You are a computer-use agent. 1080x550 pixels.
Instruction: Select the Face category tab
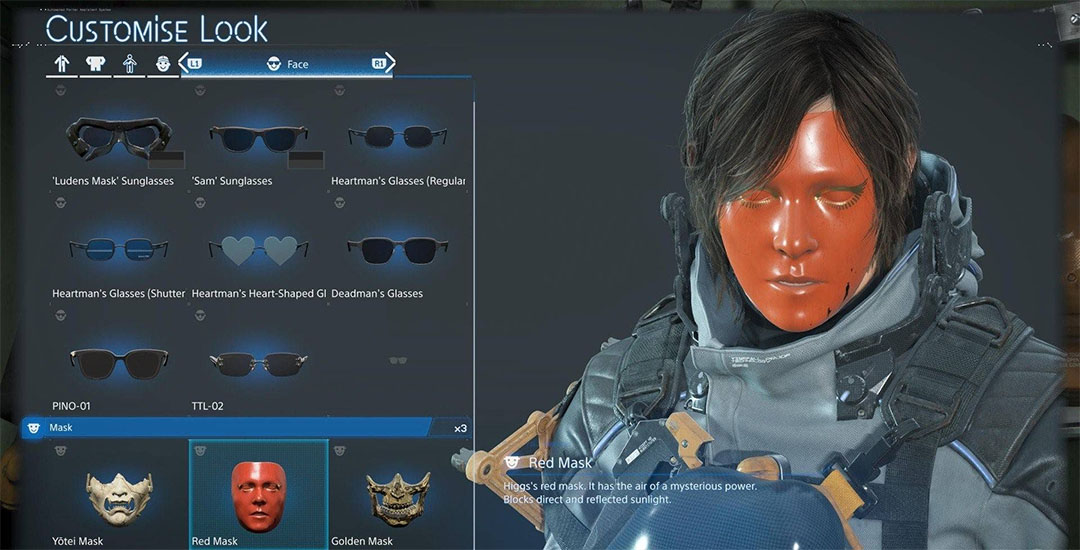pyautogui.click(x=288, y=64)
